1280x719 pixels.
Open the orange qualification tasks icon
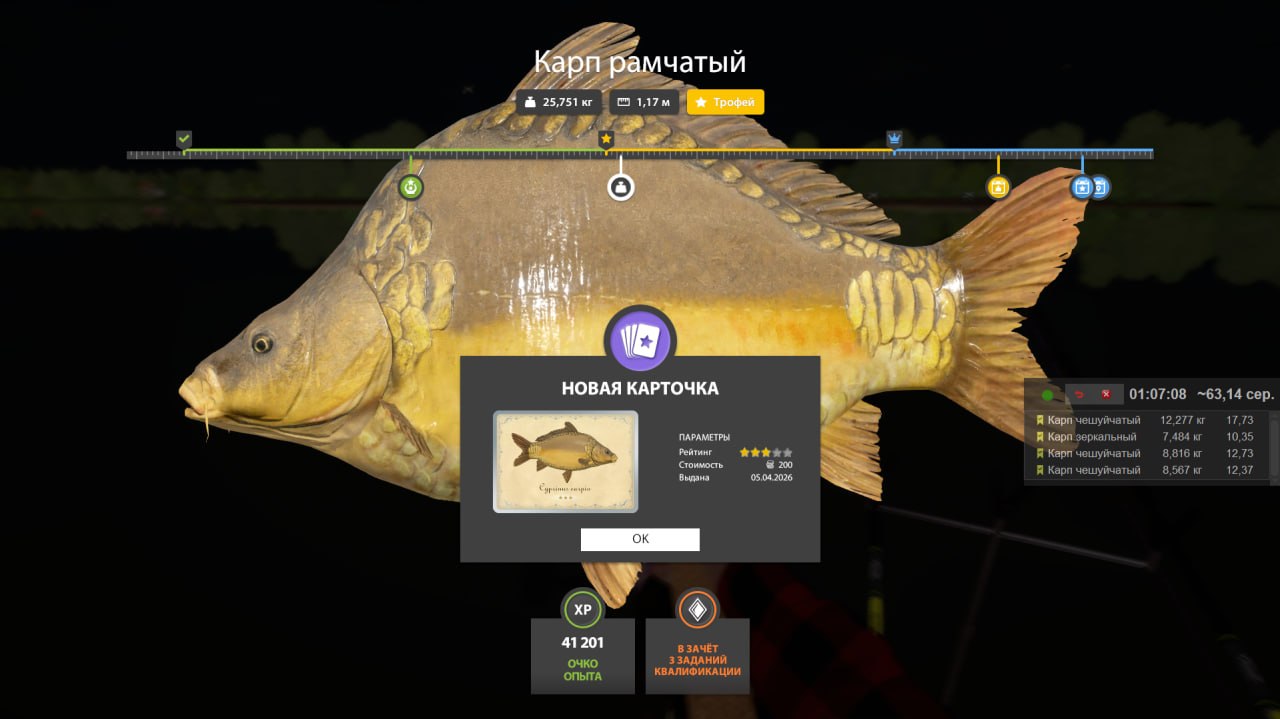pos(697,609)
